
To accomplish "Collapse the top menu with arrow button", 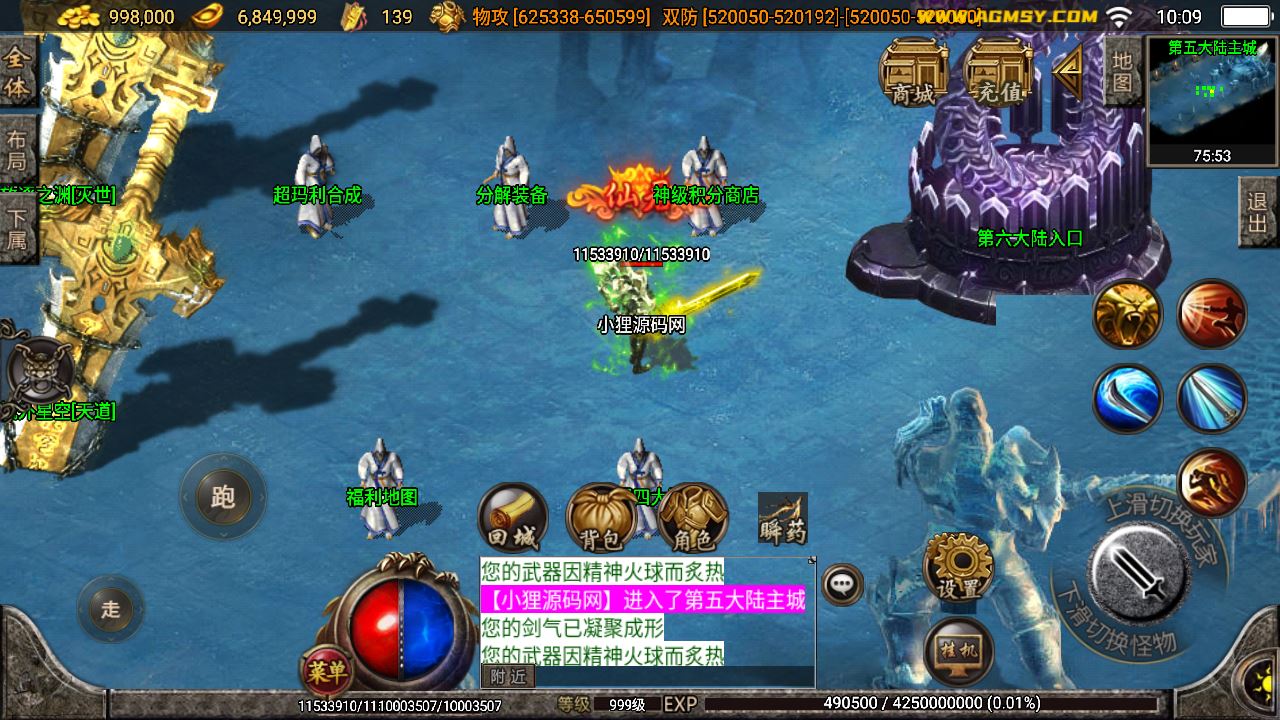I will (1069, 70).
